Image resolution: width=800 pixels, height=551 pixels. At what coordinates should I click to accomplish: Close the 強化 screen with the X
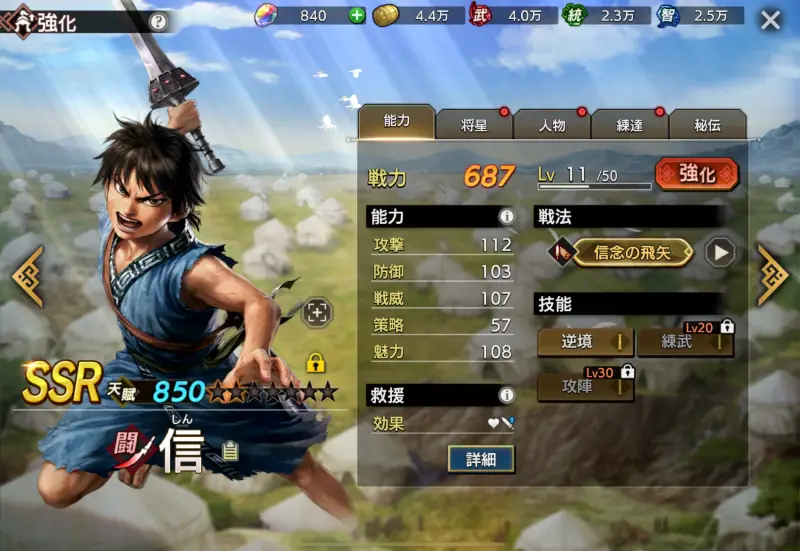(x=770, y=20)
